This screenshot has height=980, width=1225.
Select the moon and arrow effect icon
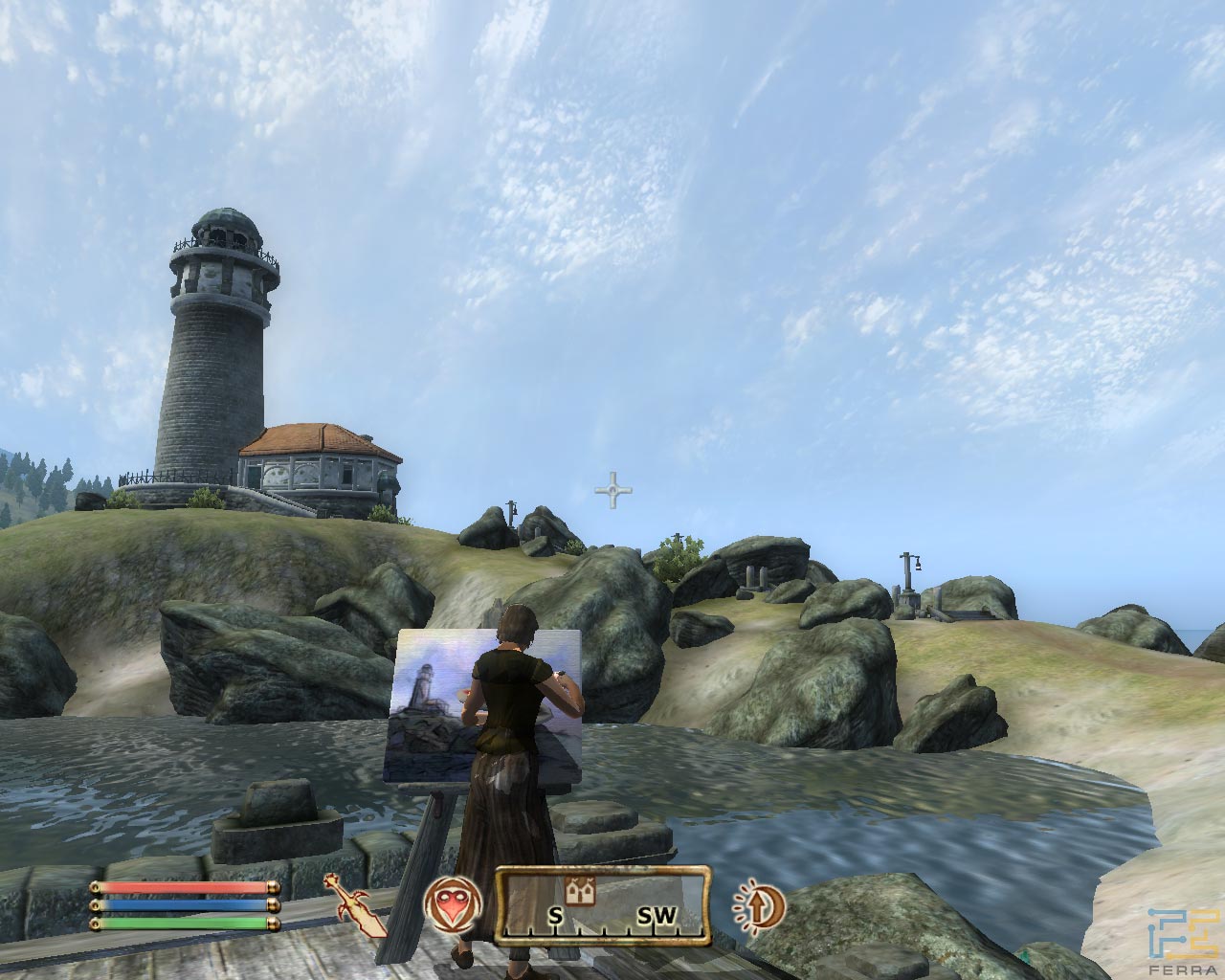point(758,904)
